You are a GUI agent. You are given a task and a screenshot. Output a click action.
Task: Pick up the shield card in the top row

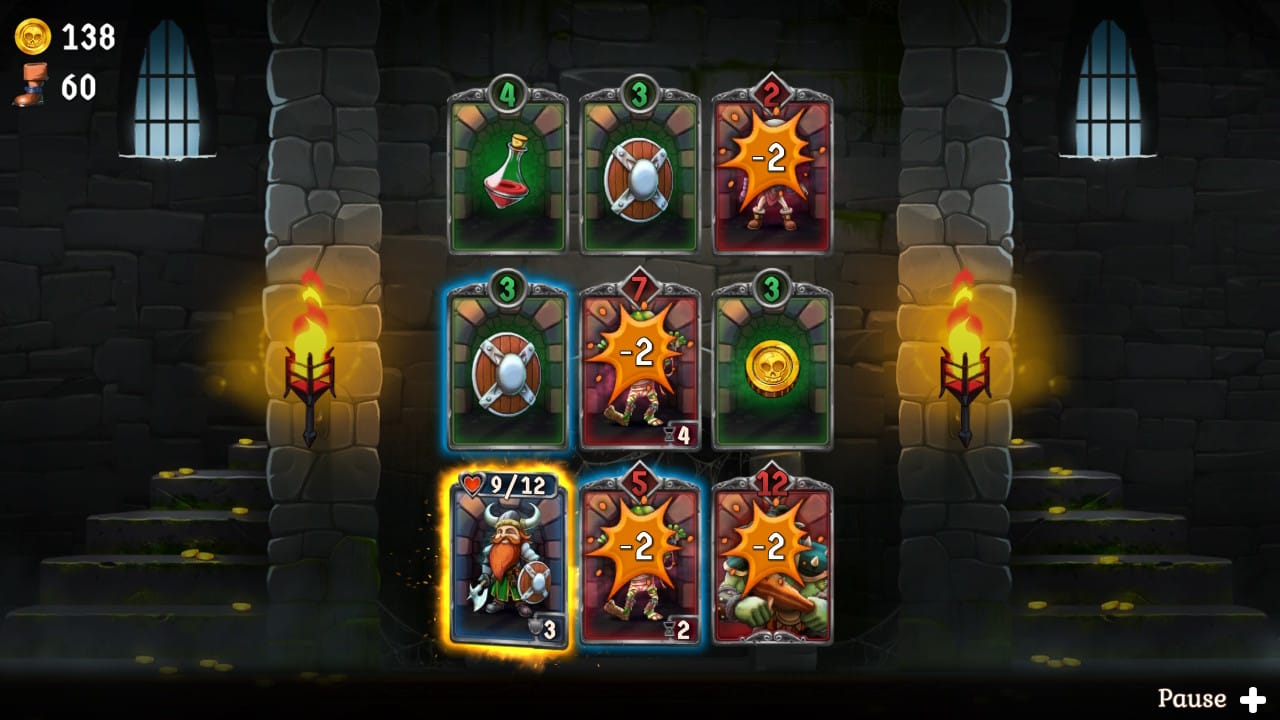(x=640, y=176)
